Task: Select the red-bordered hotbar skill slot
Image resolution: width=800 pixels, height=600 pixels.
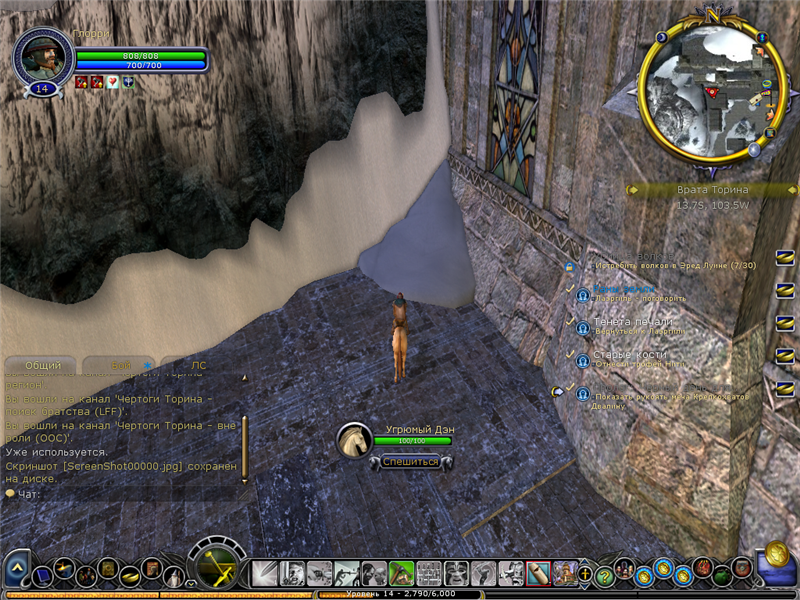Action: pyautogui.click(x=538, y=573)
